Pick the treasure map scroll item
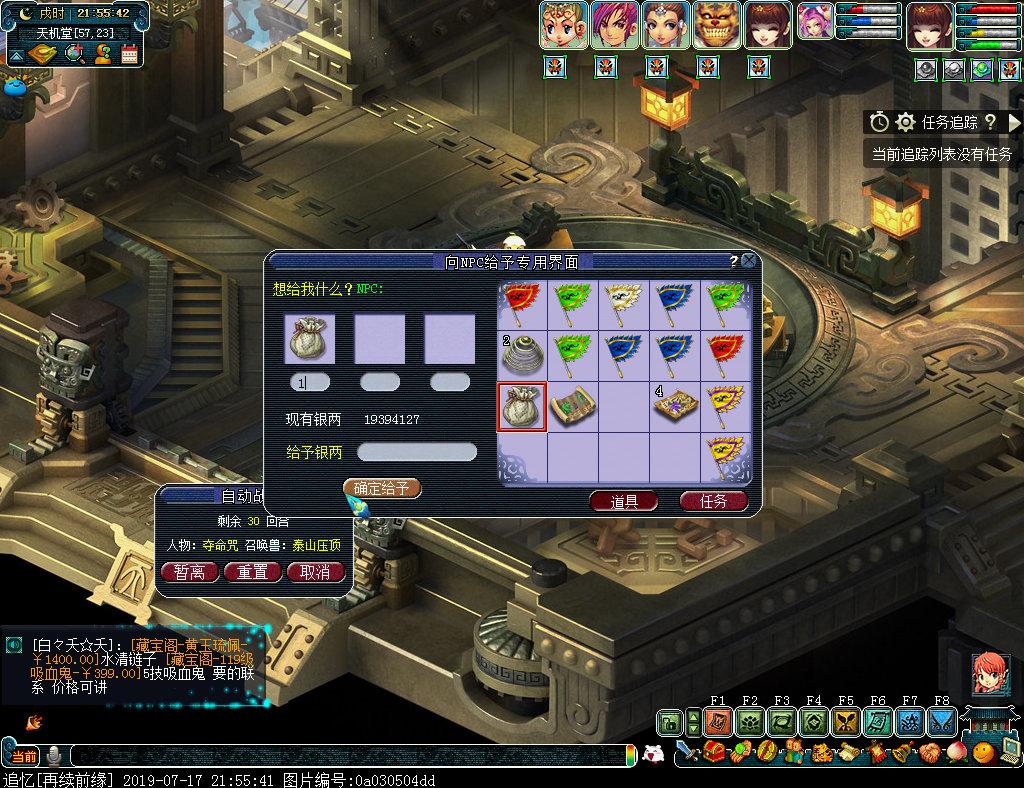 click(x=573, y=407)
